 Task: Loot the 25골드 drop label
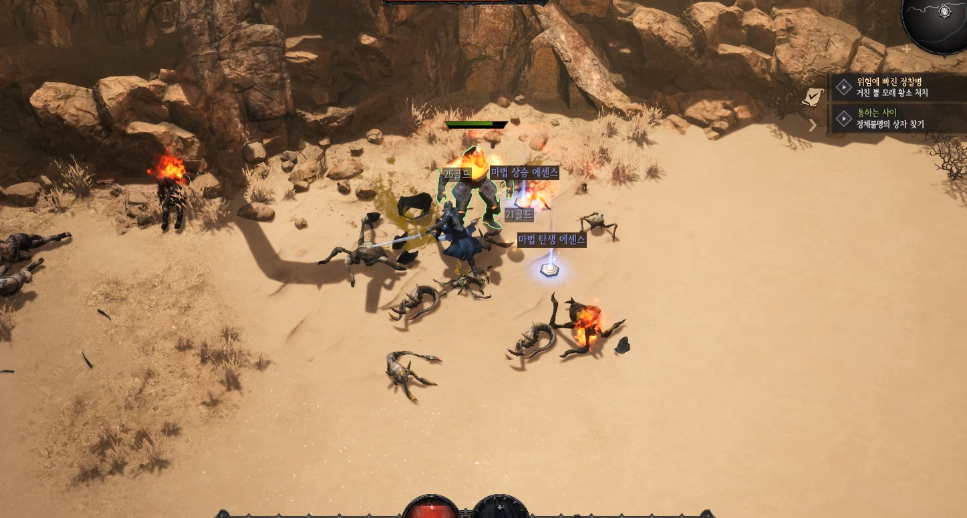coord(456,174)
